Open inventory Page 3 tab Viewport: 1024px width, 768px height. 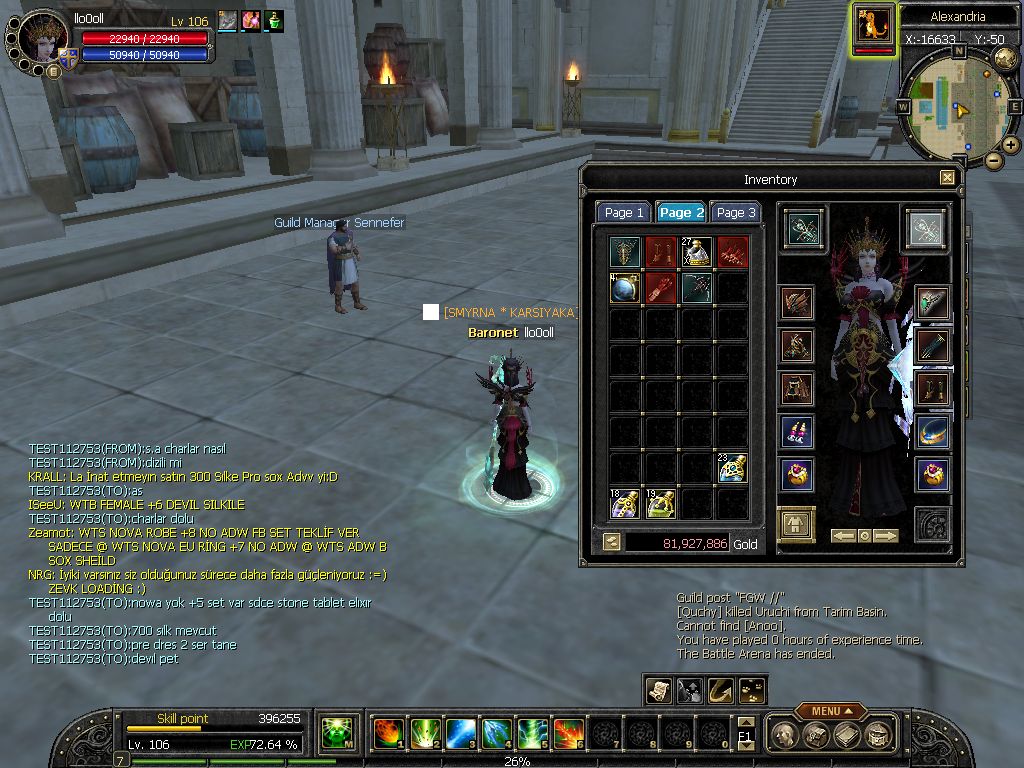coord(736,212)
